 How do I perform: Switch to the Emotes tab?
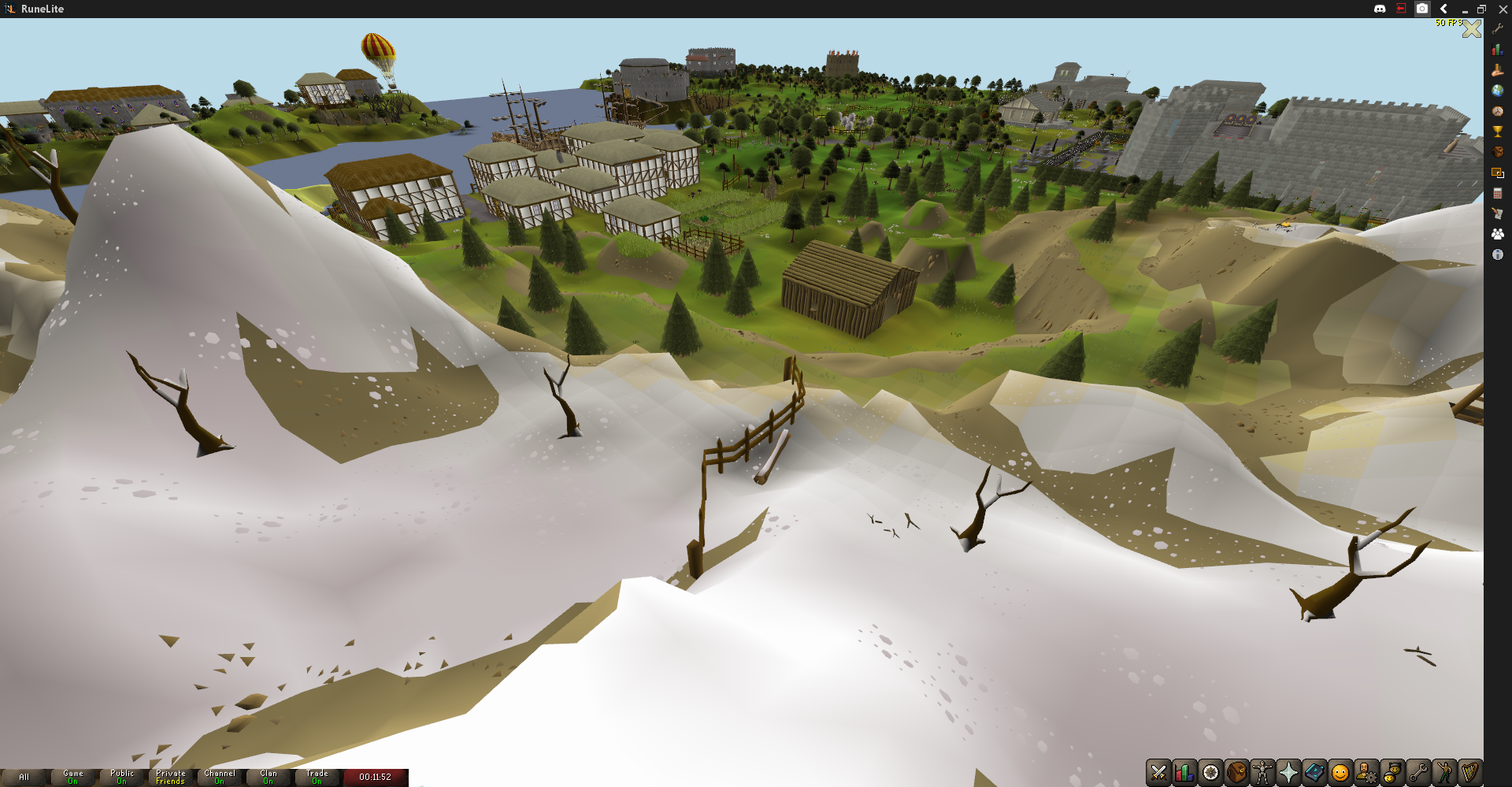tap(1444, 773)
